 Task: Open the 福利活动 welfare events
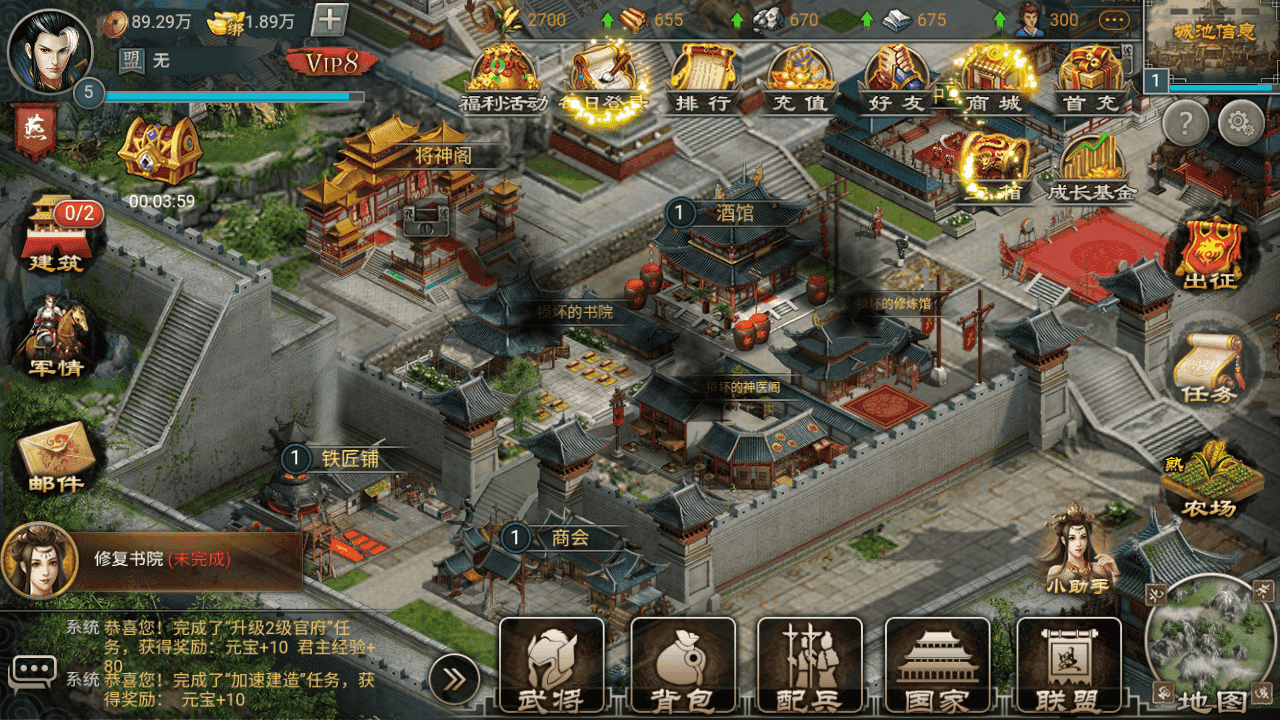tap(503, 78)
